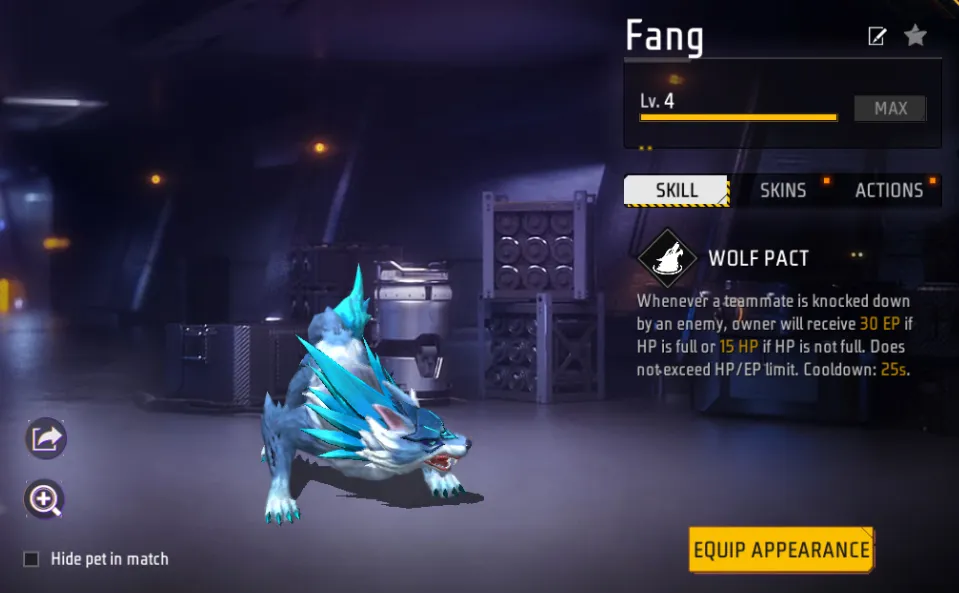
Task: Switch to the SKINS tab
Action: (x=782, y=190)
